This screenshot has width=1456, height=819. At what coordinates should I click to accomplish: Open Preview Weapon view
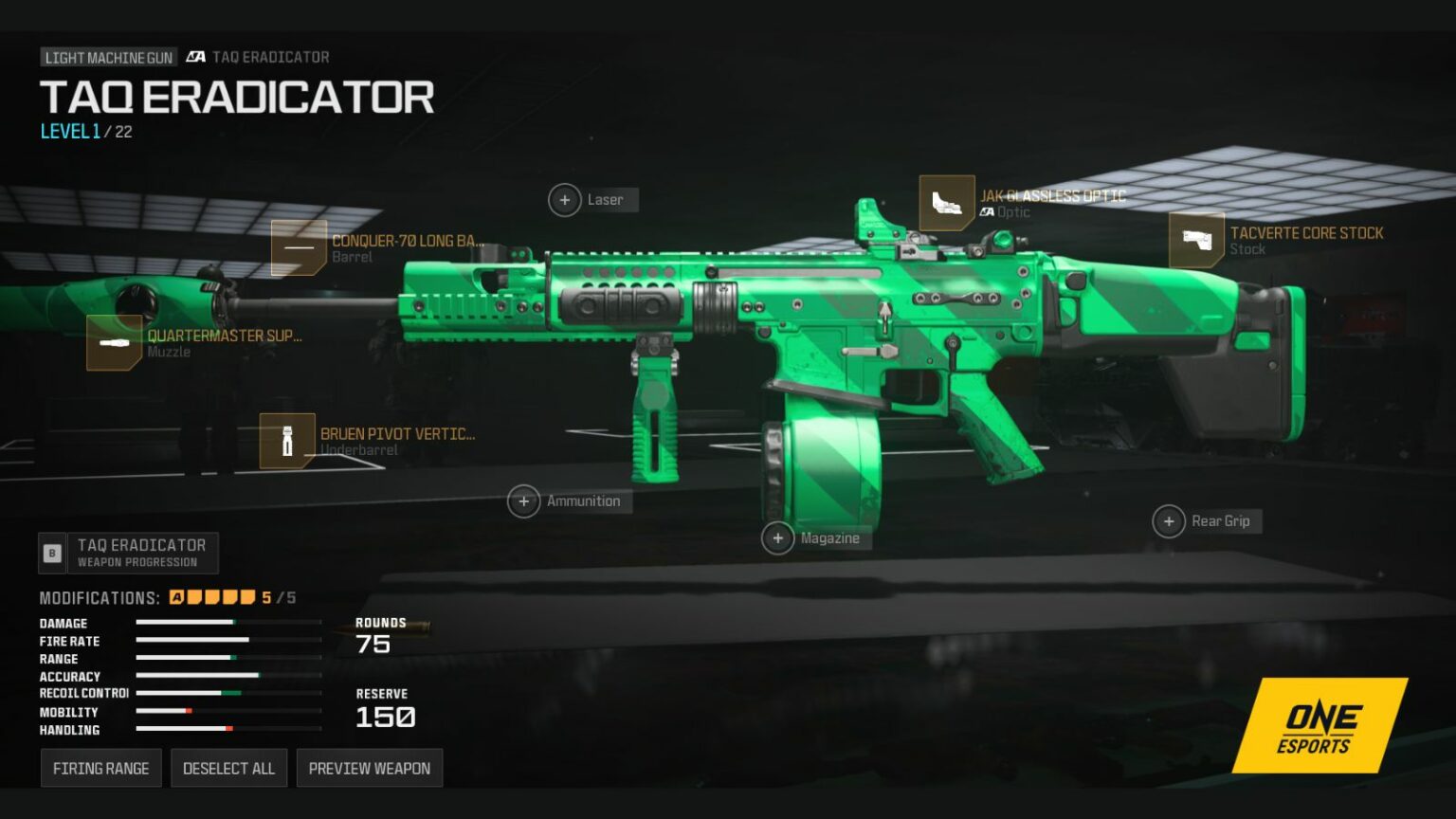pos(369,768)
